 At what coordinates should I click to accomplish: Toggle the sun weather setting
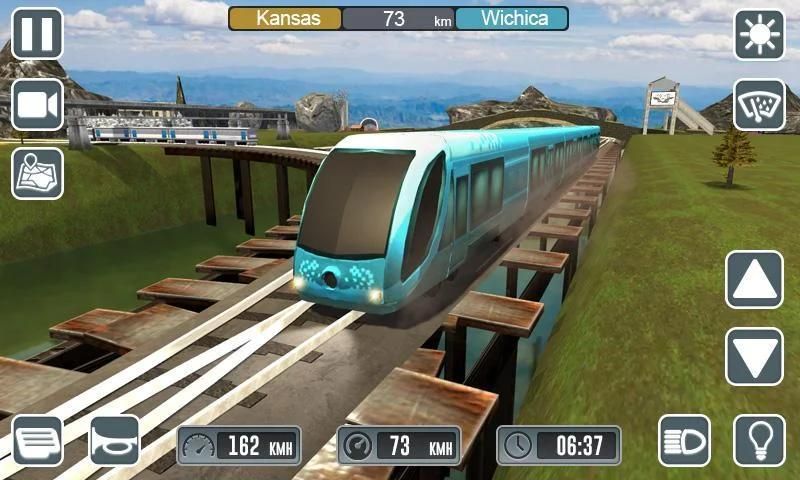coord(760,35)
